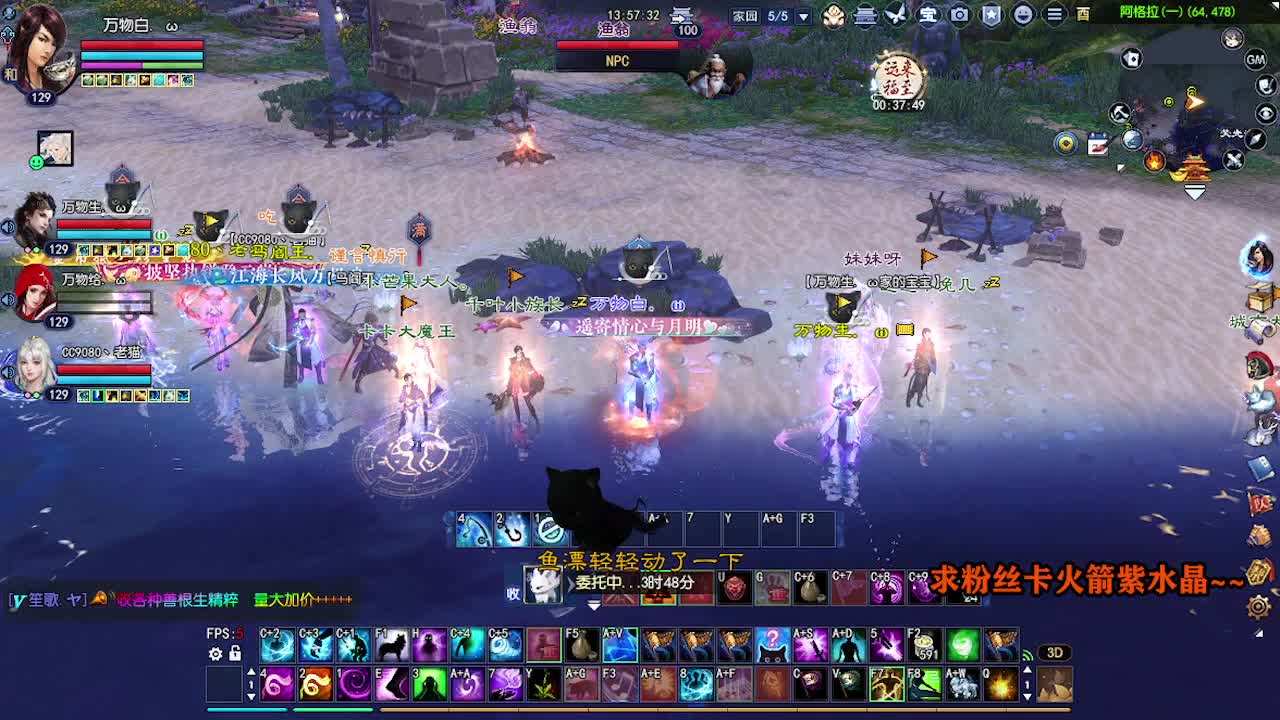Toggle the 3D mode button near the skill bar

coord(1056,652)
